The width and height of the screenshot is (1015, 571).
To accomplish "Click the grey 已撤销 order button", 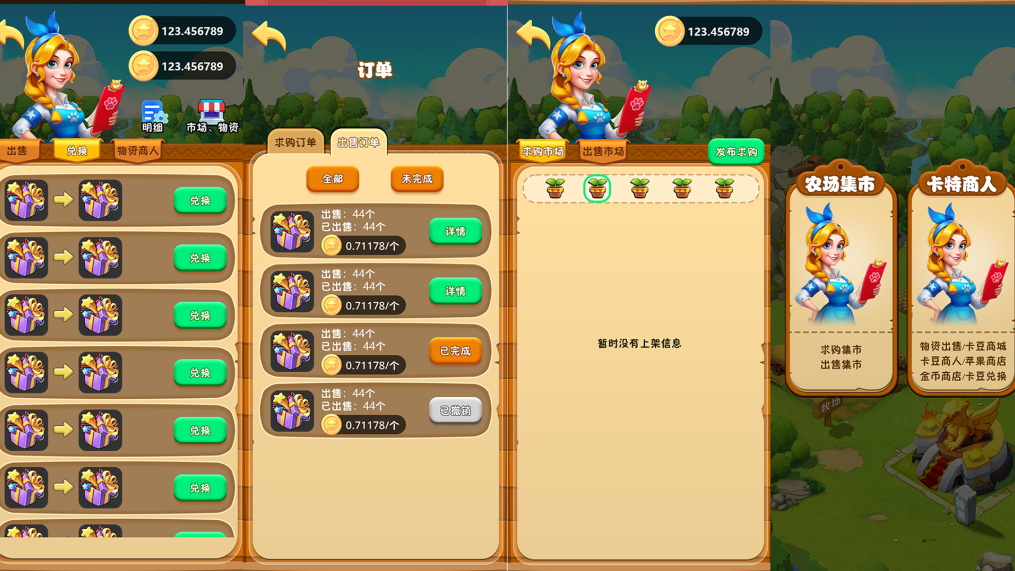I will pyautogui.click(x=455, y=410).
